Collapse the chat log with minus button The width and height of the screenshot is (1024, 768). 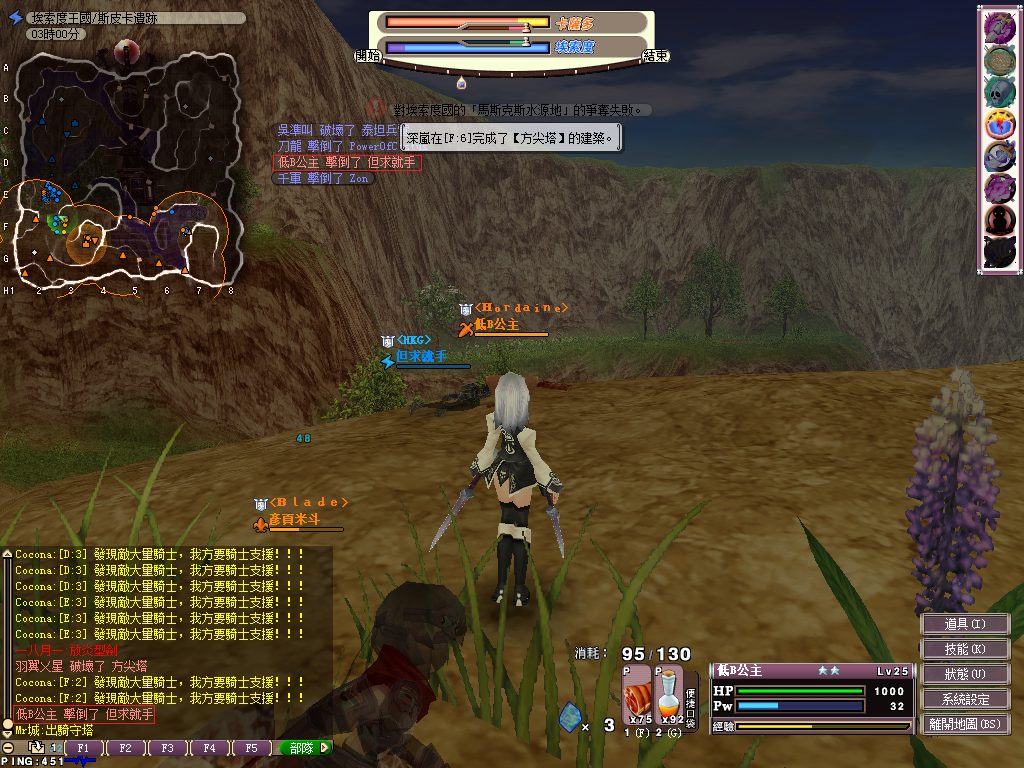coord(7,748)
